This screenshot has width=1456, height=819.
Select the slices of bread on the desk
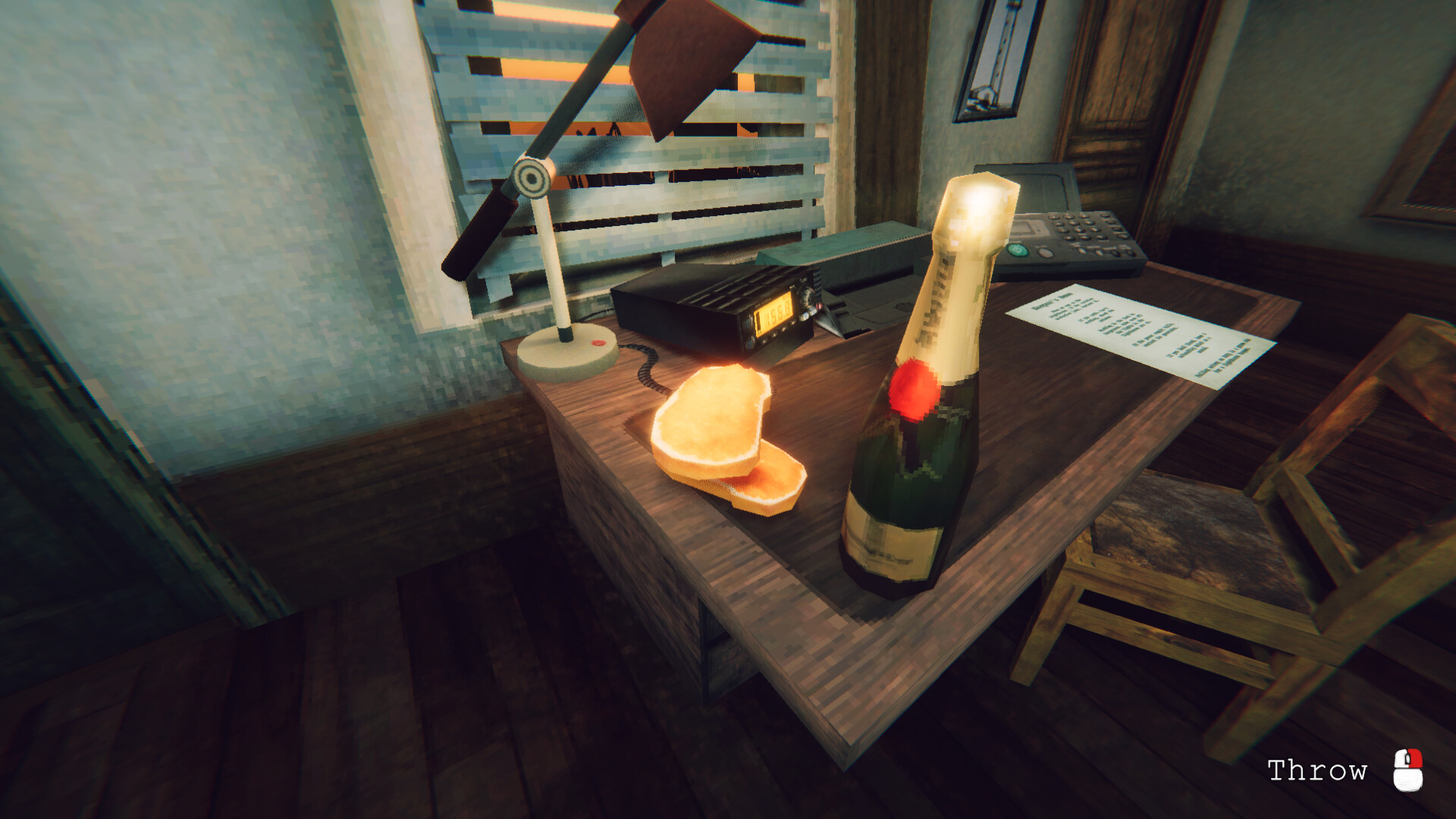(713, 432)
